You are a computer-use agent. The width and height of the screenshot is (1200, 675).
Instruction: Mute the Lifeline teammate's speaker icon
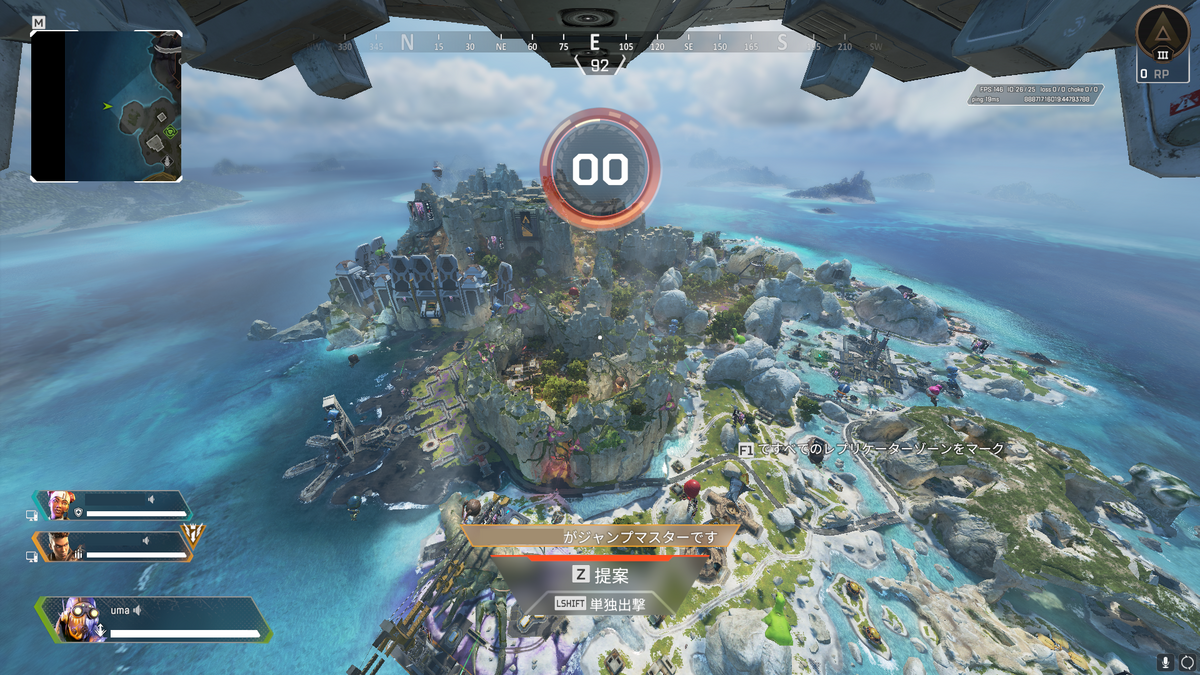point(151,499)
